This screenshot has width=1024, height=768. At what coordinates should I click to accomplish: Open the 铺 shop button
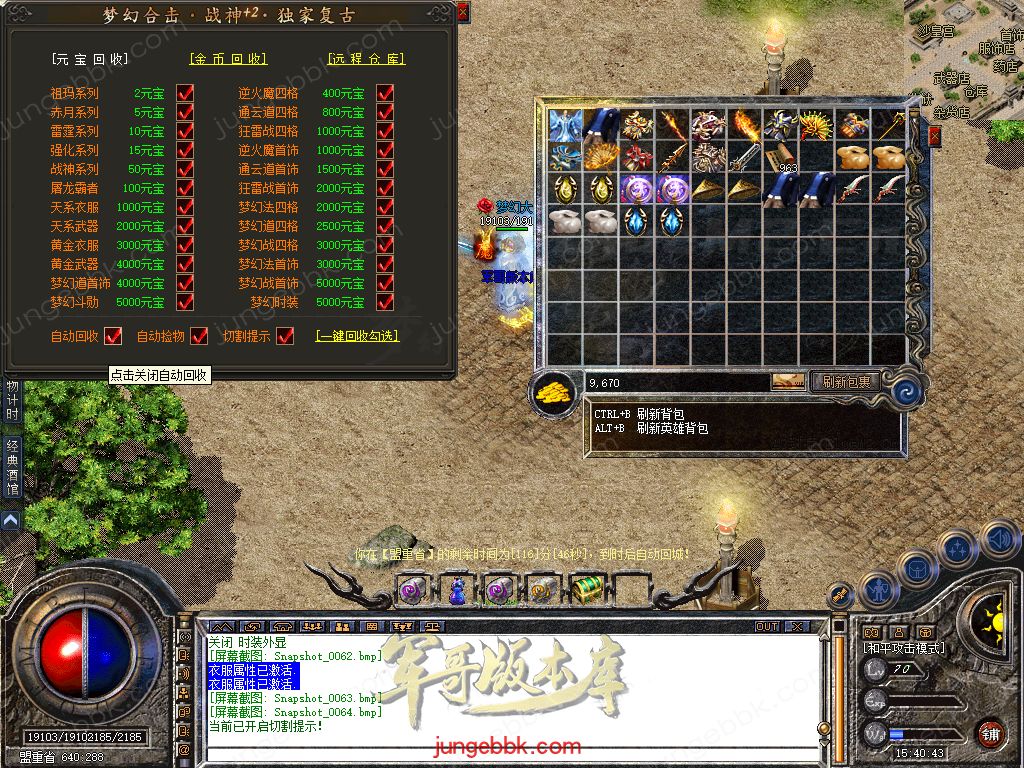(x=989, y=733)
